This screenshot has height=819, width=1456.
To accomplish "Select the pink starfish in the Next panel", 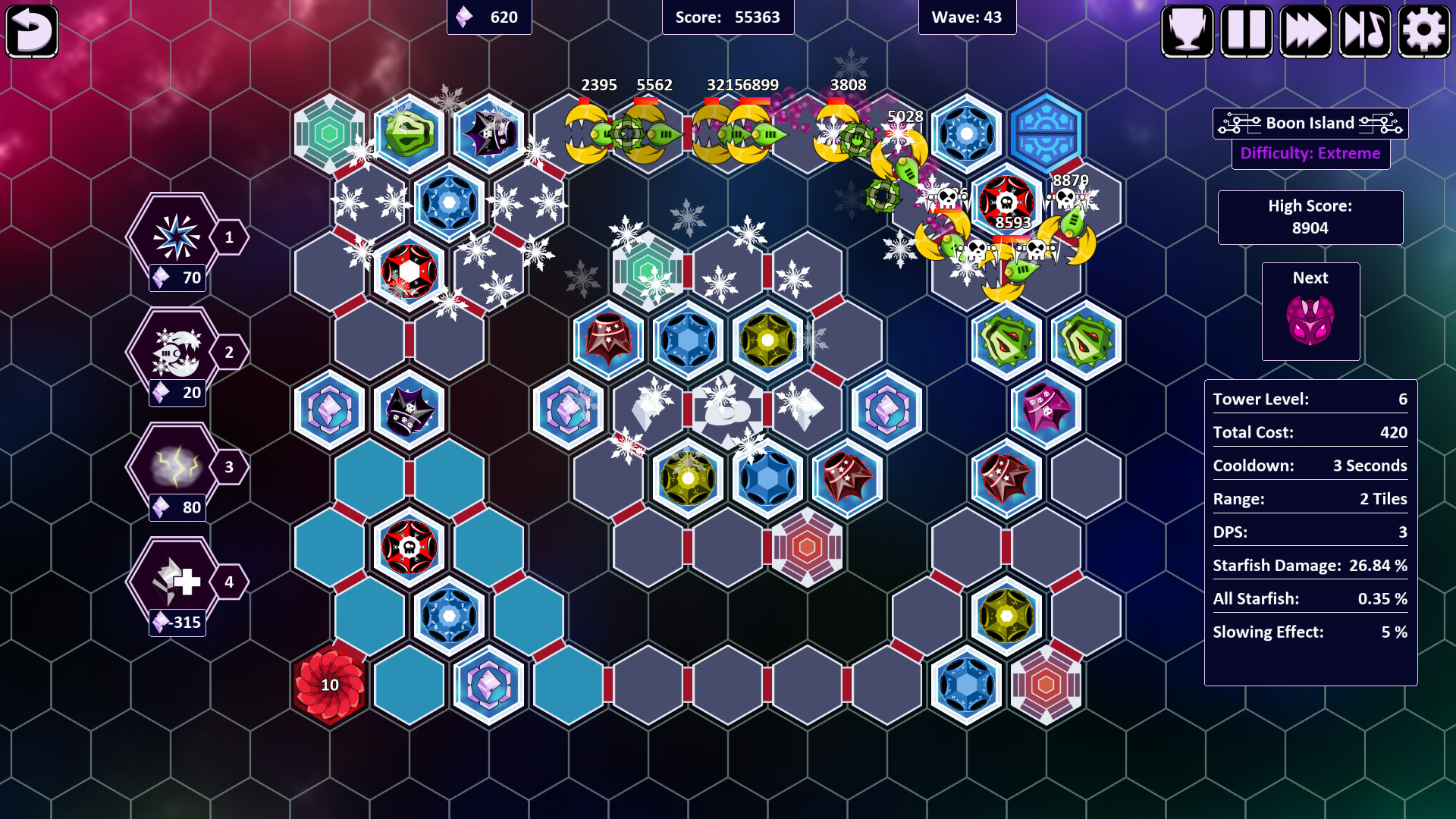I will coord(1310,318).
